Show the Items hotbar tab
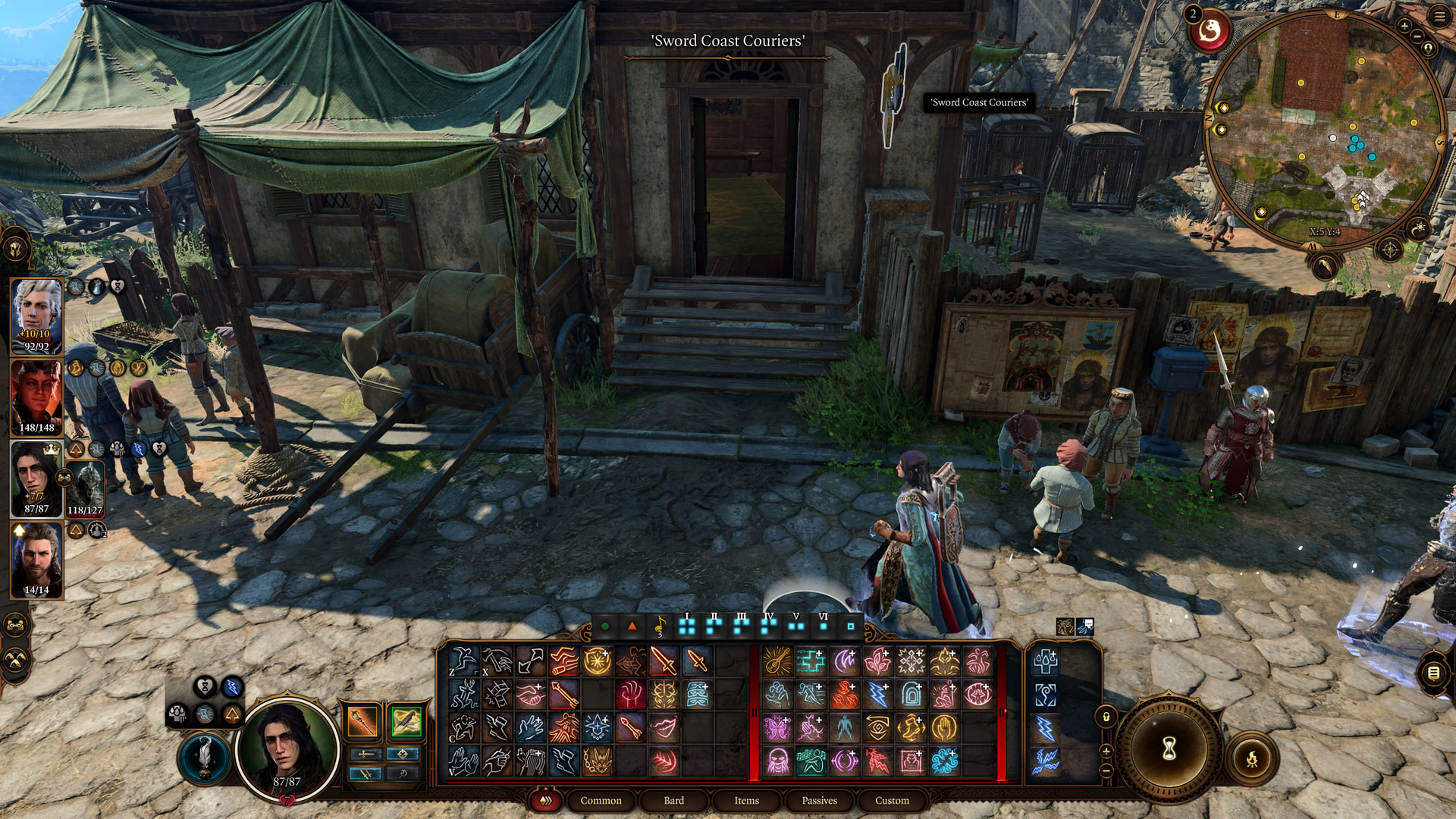This screenshot has width=1456, height=819. pyautogui.click(x=746, y=800)
